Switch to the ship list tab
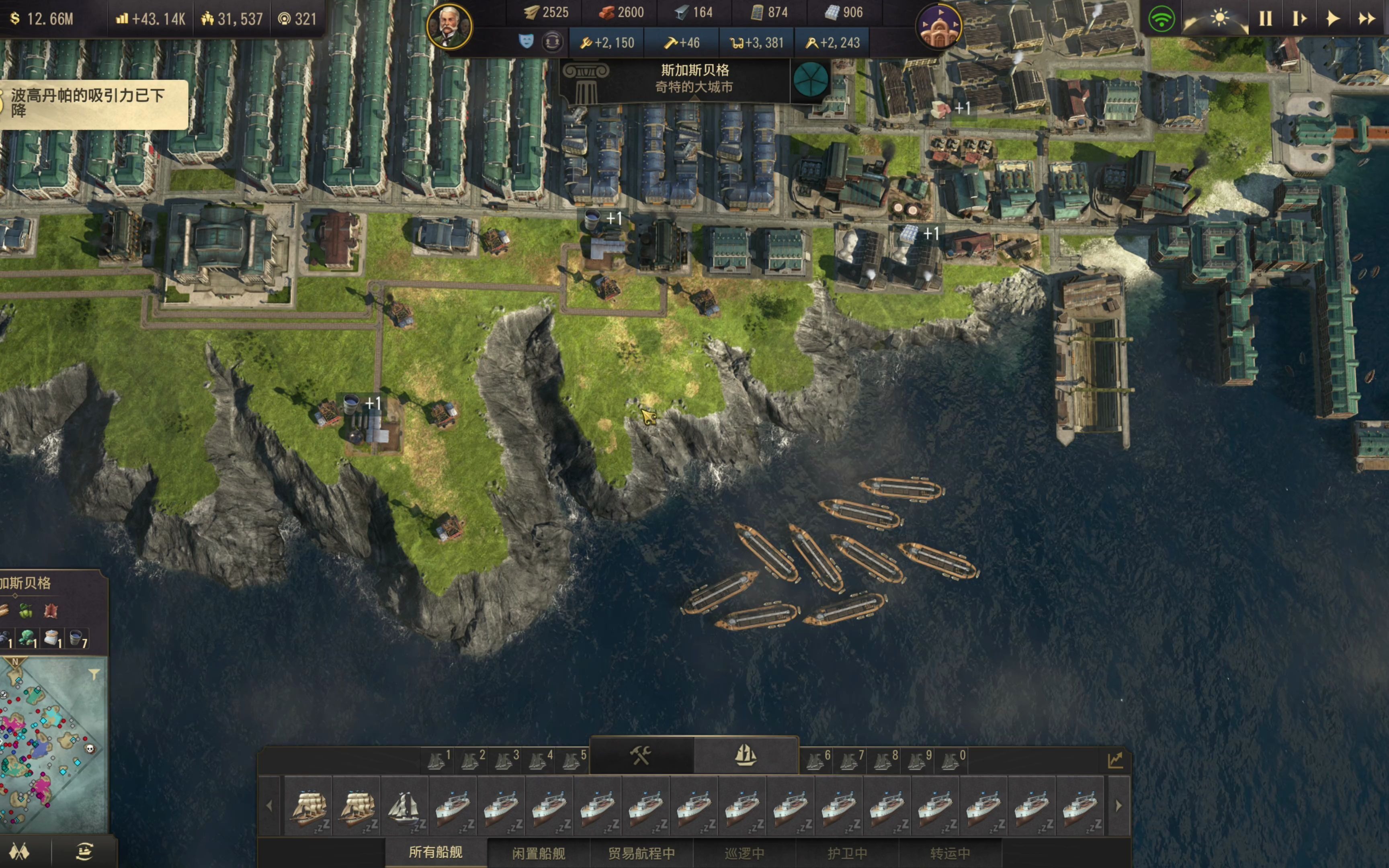Viewport: 1389px width, 868px height. point(745,755)
